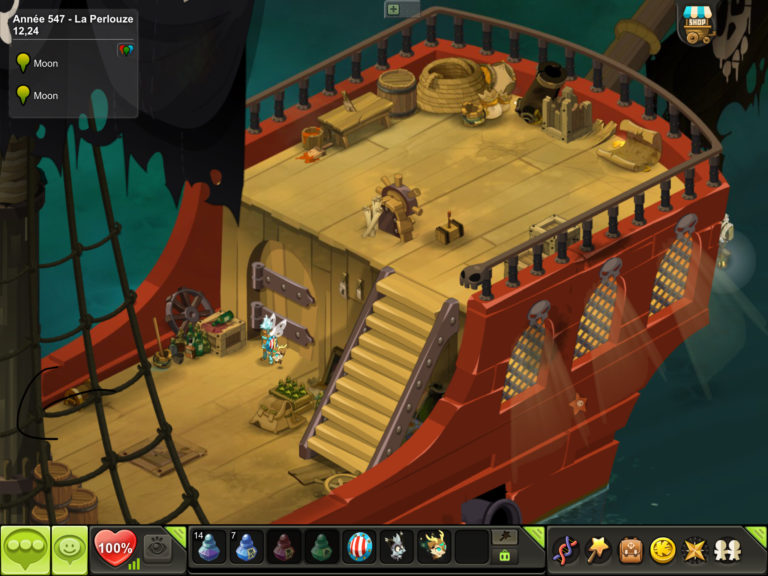Toggle the eye spectator button
Screen dimensions: 768x576
point(156,546)
